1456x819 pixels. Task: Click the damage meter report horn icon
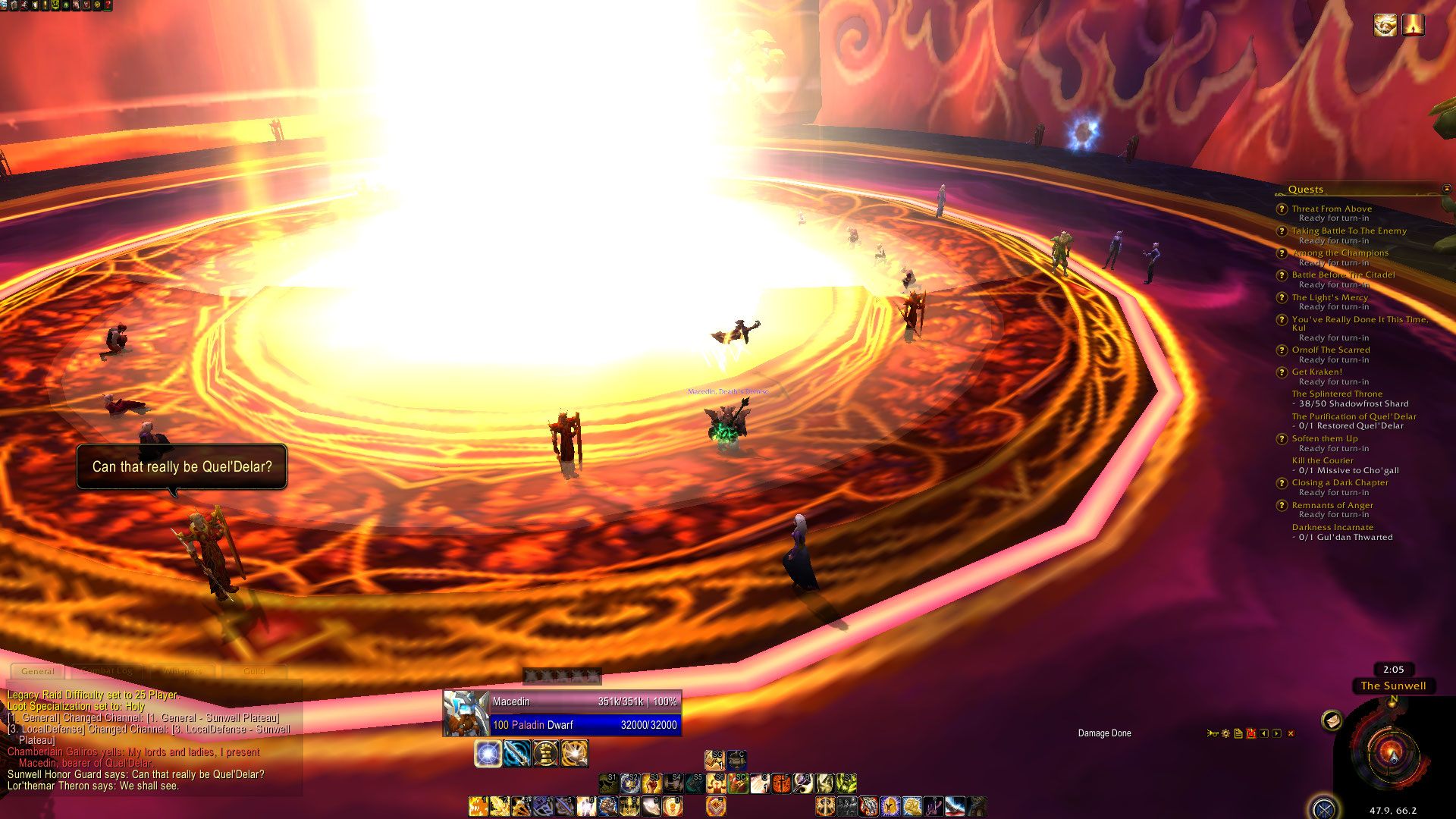(1213, 733)
